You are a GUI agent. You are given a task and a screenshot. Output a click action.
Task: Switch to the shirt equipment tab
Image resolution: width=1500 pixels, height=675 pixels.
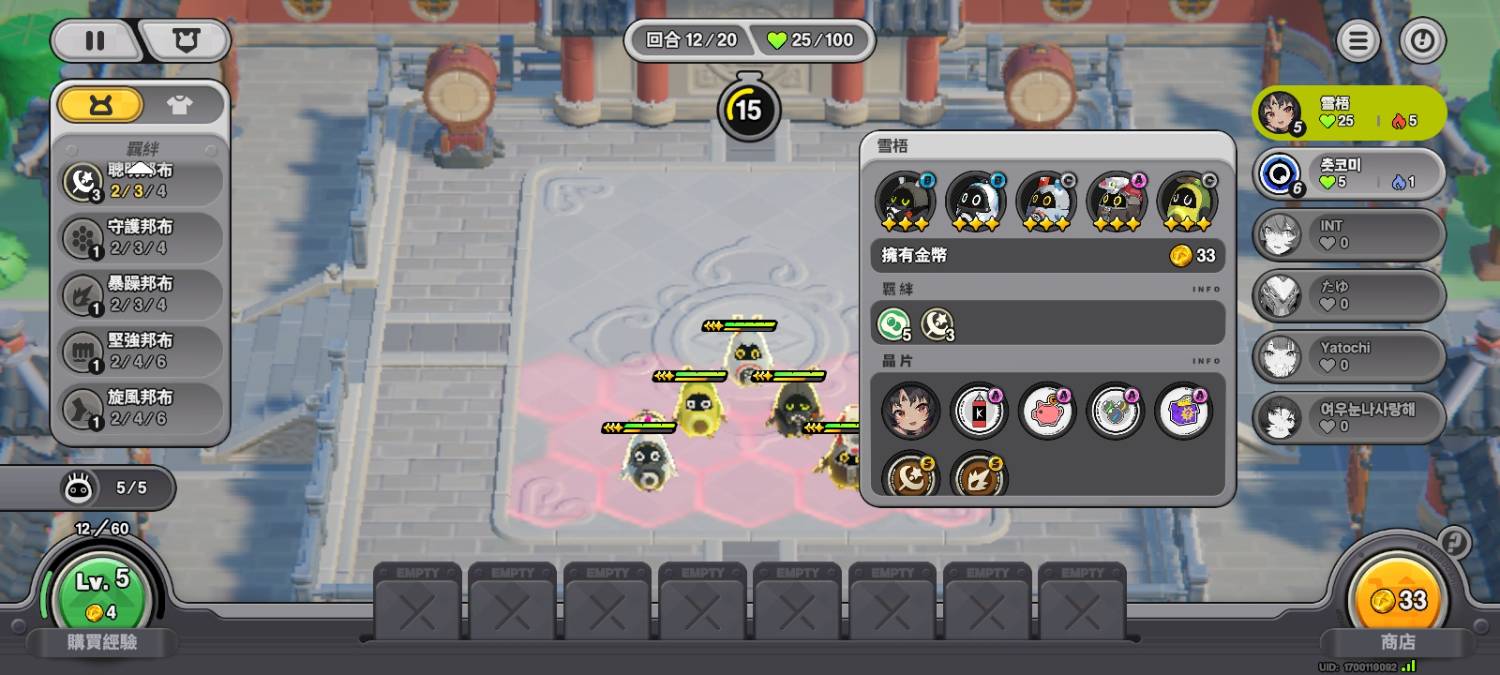click(180, 105)
